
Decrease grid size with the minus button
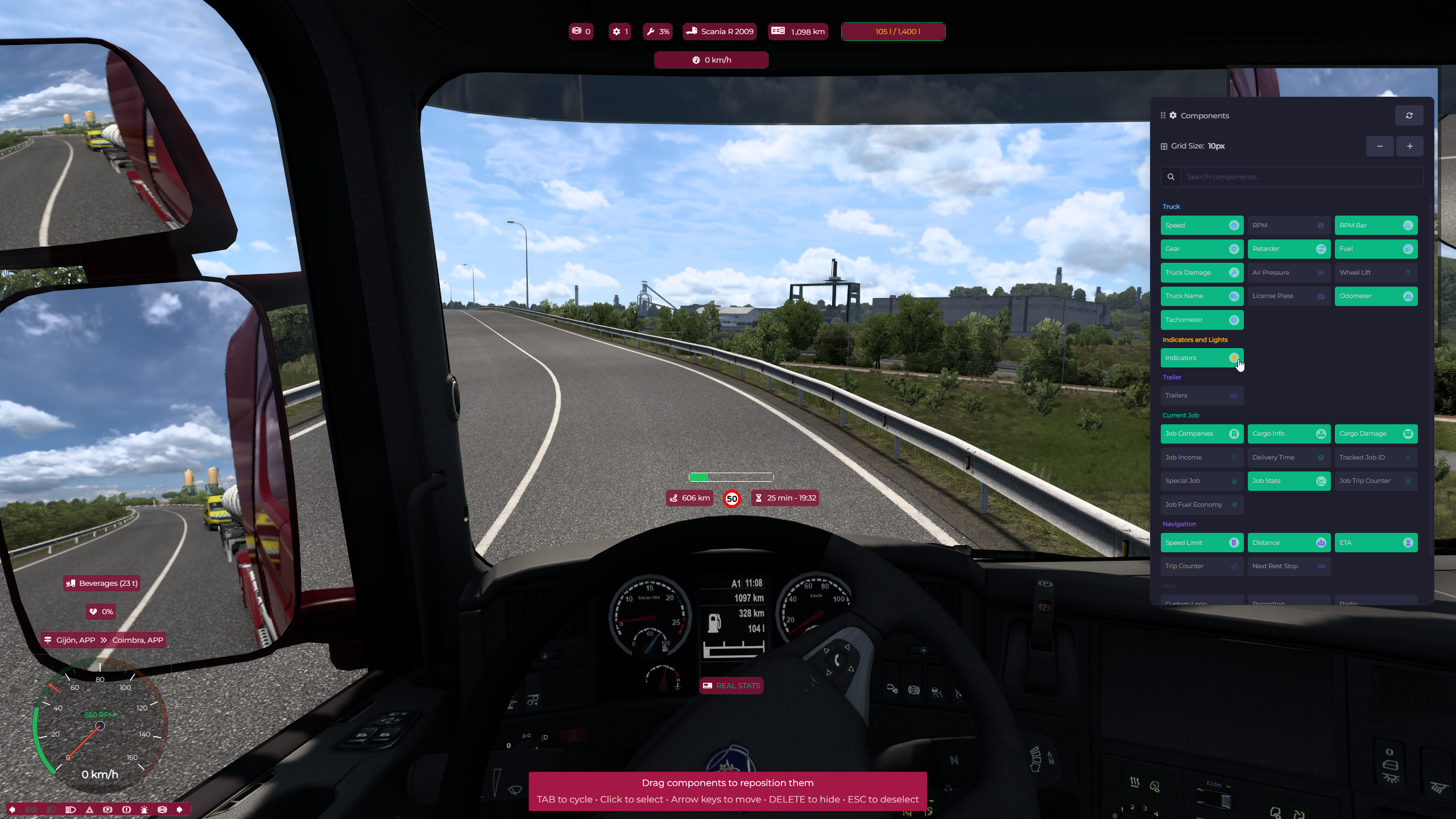[x=1379, y=146]
